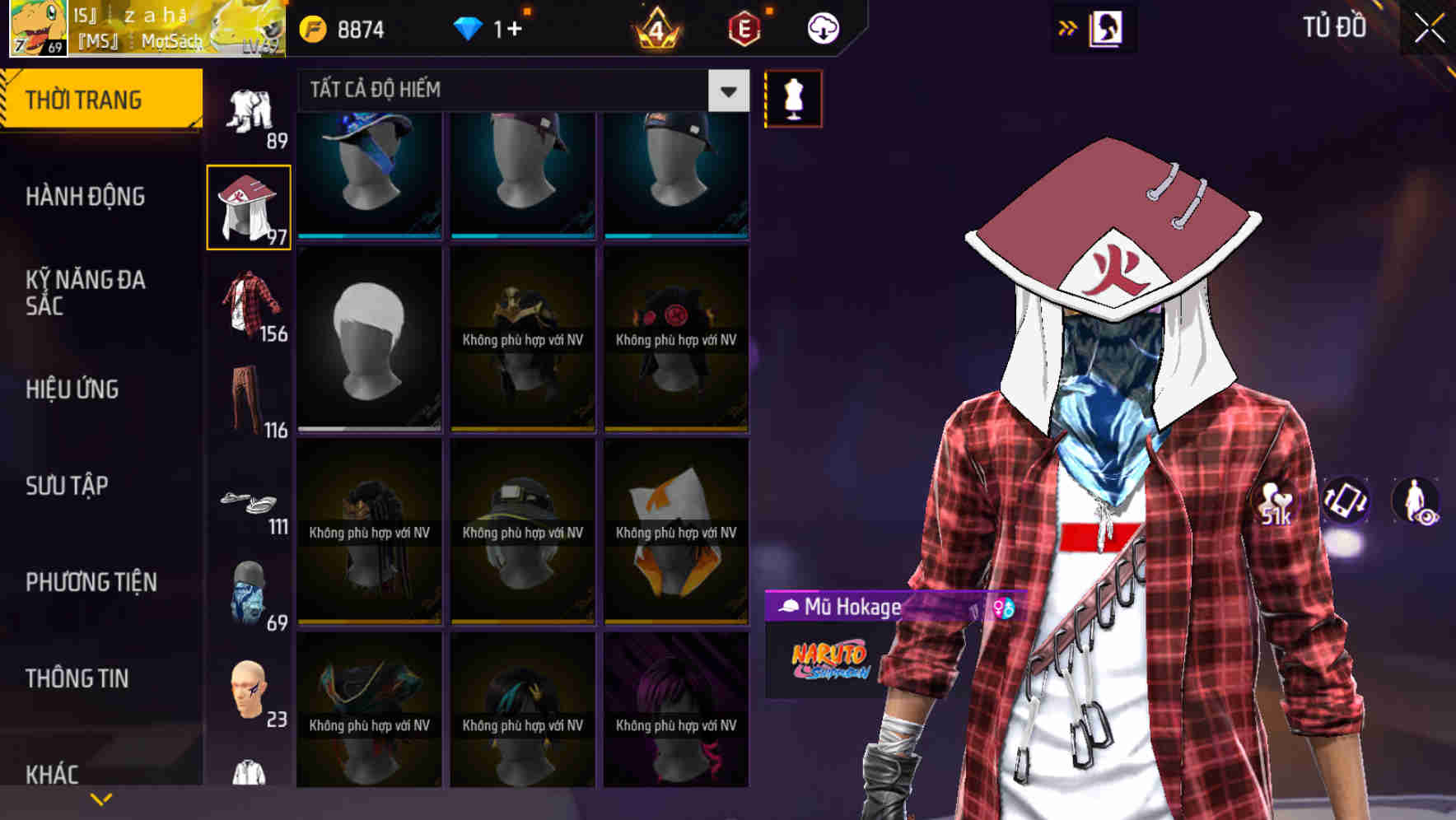Open the shirts category showing 156 items
The width and height of the screenshot is (1456, 820).
[249, 305]
